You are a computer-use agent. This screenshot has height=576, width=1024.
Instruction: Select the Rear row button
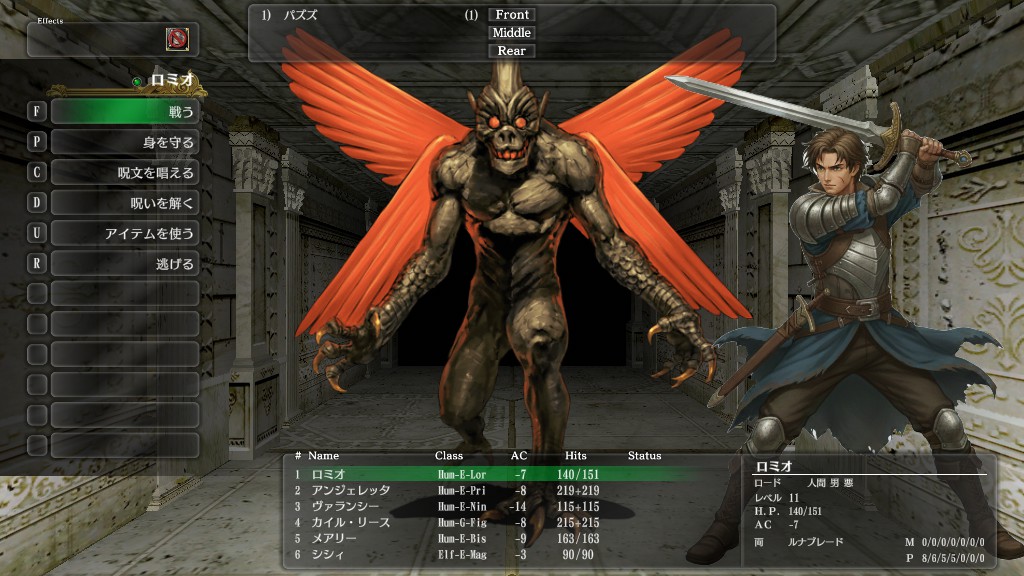[512, 51]
